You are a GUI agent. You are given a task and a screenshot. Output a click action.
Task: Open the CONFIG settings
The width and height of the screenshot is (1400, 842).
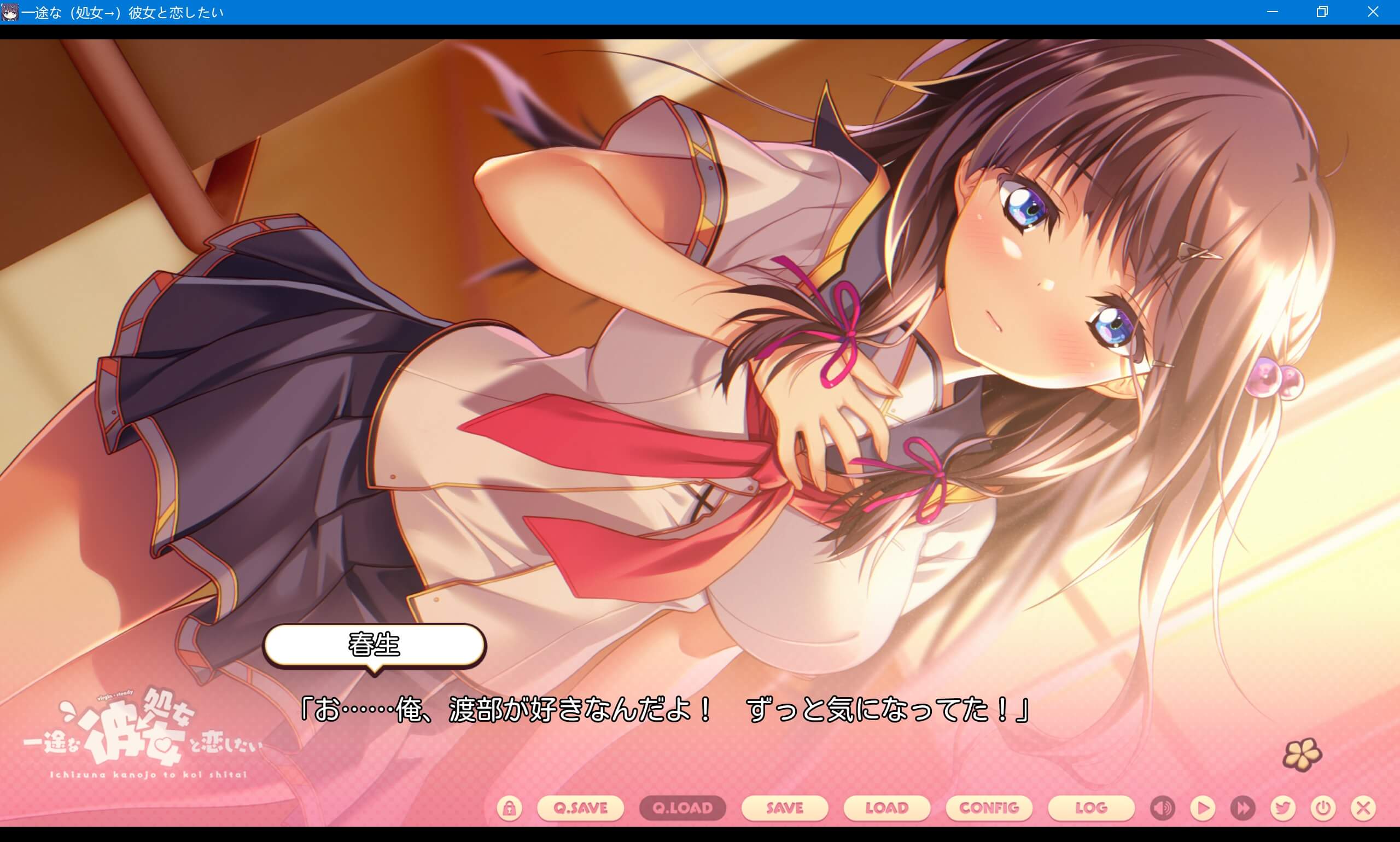coord(989,809)
